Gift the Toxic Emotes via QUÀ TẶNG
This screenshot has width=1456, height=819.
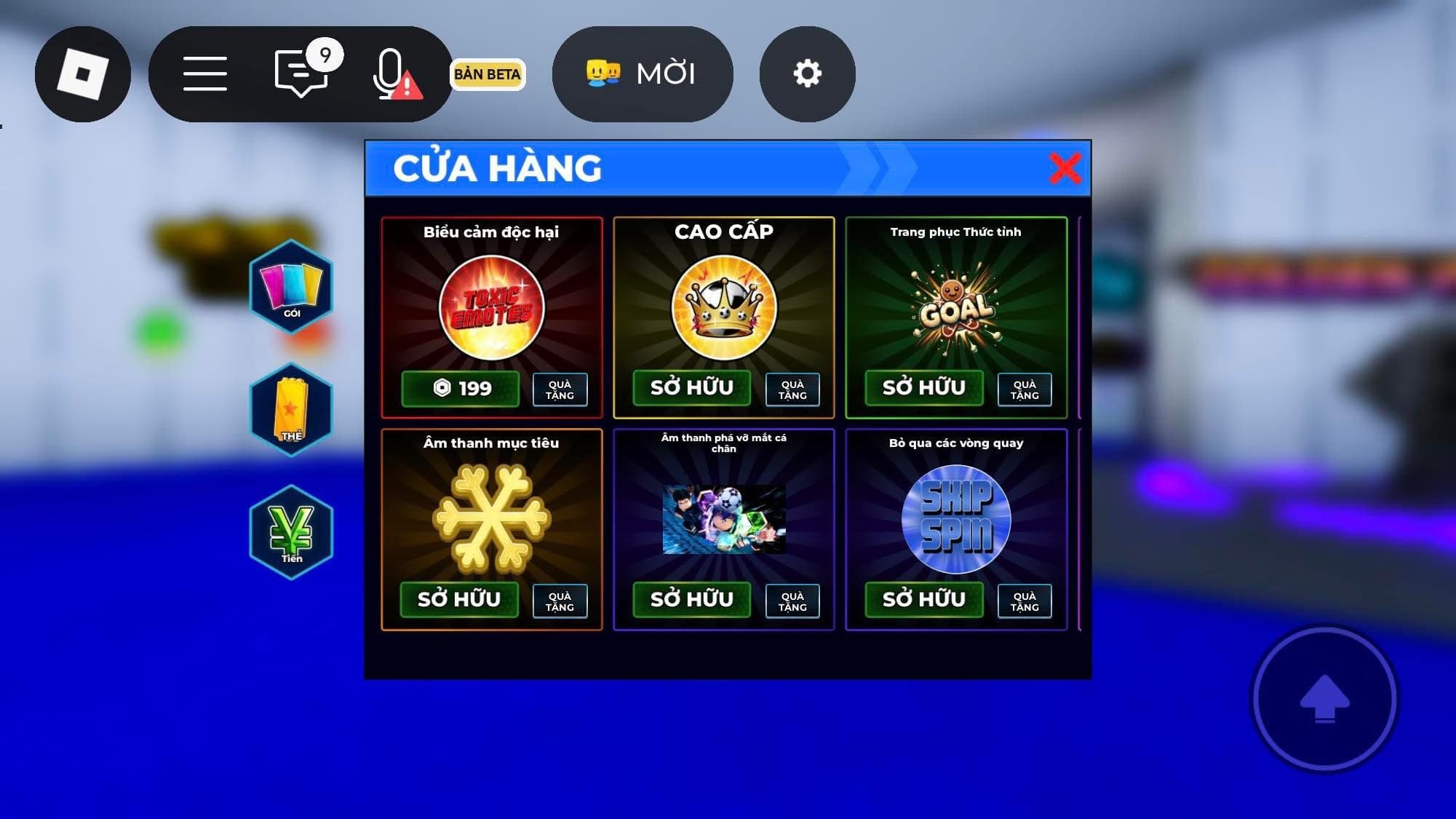point(560,389)
